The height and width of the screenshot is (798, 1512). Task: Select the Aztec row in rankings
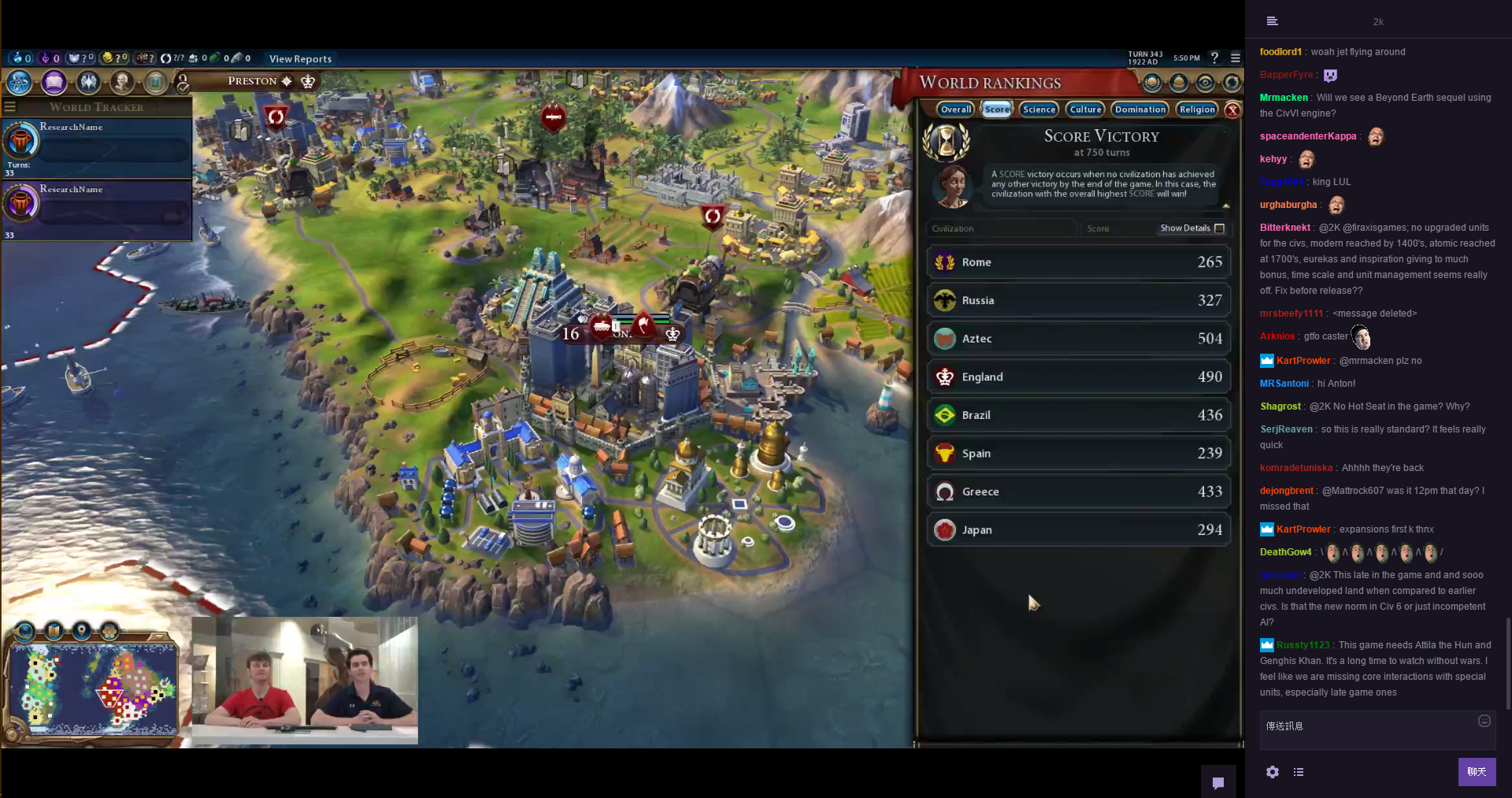[x=1078, y=339]
